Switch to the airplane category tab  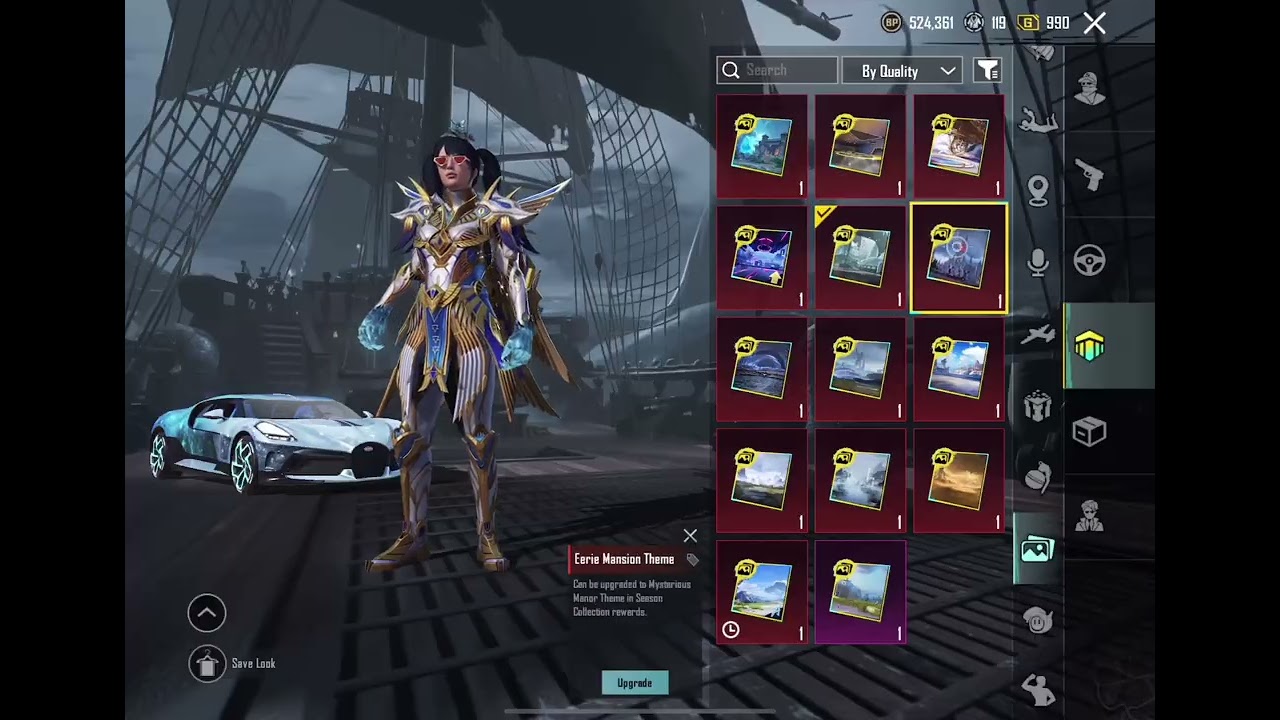[x=1038, y=335]
